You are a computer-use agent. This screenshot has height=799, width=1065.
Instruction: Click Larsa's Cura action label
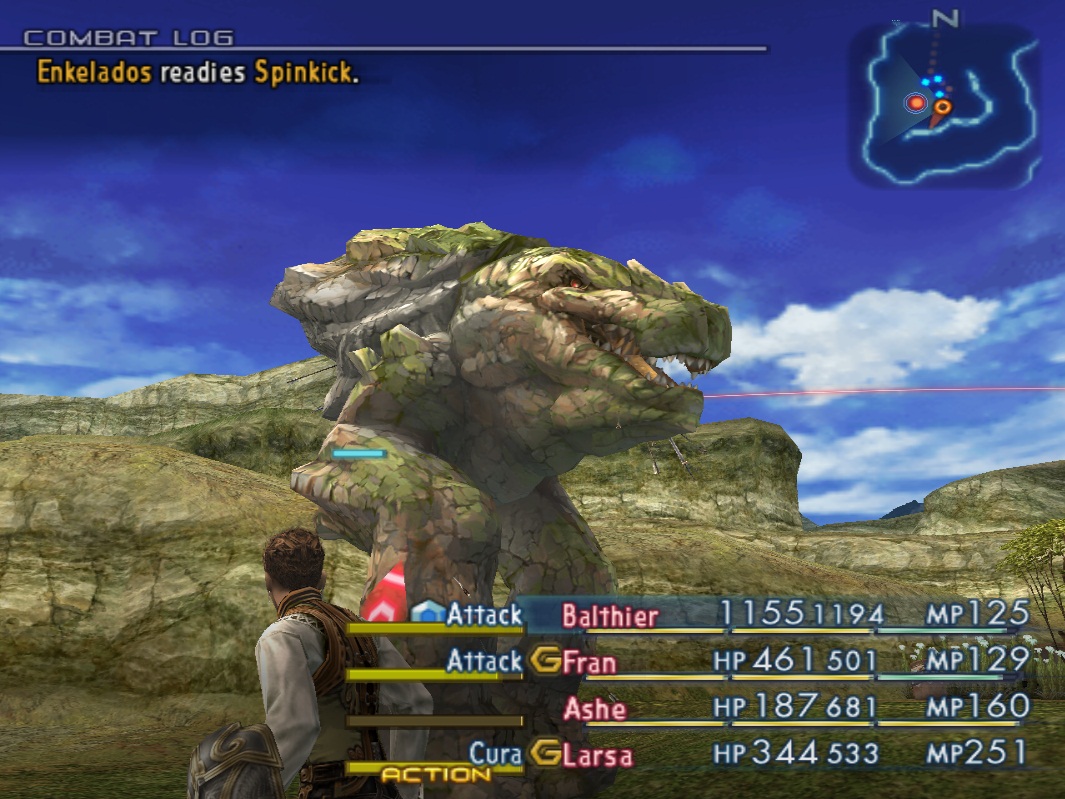[496, 754]
